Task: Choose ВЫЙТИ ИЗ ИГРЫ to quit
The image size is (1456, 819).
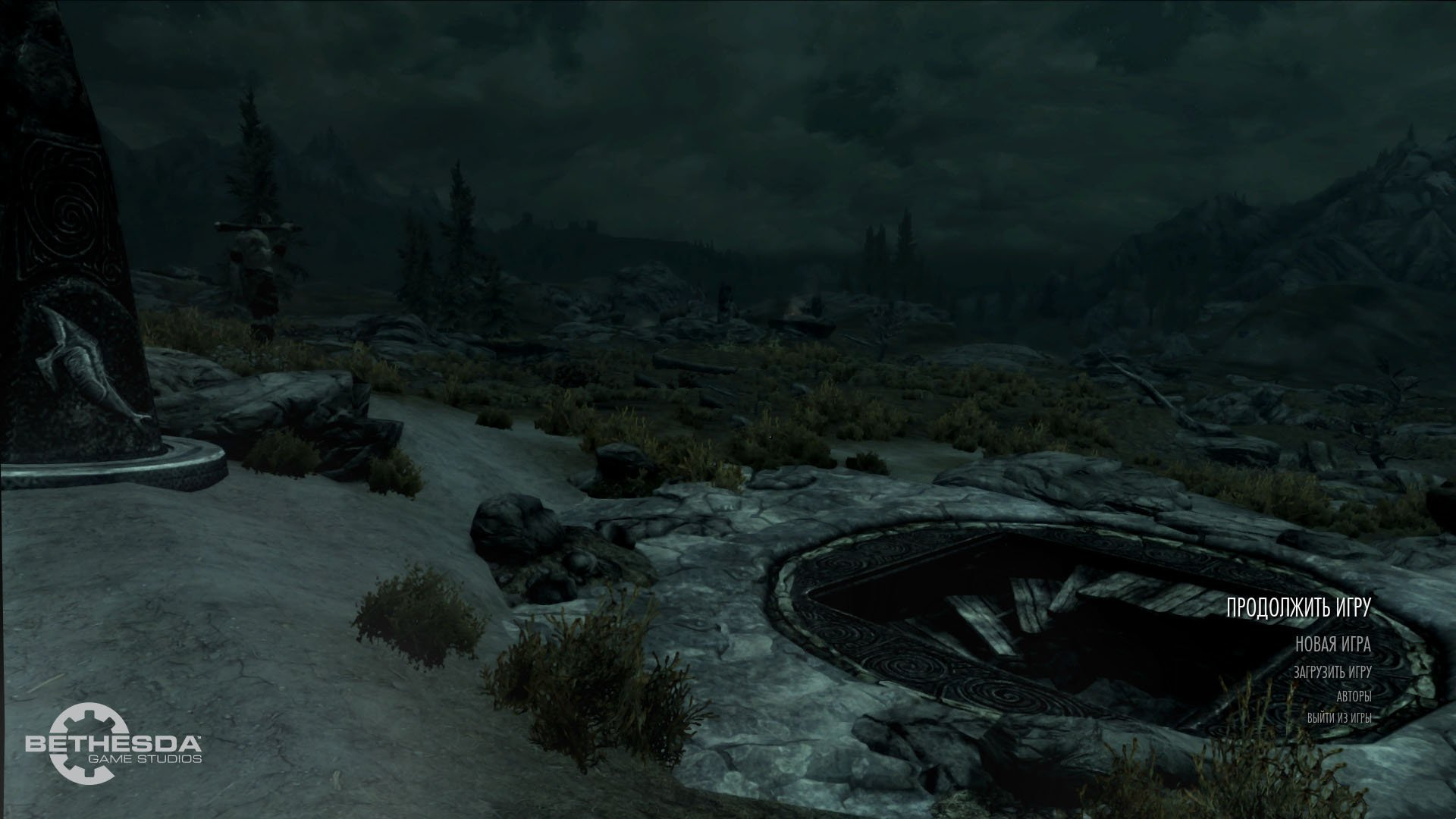Action: pyautogui.click(x=1338, y=717)
